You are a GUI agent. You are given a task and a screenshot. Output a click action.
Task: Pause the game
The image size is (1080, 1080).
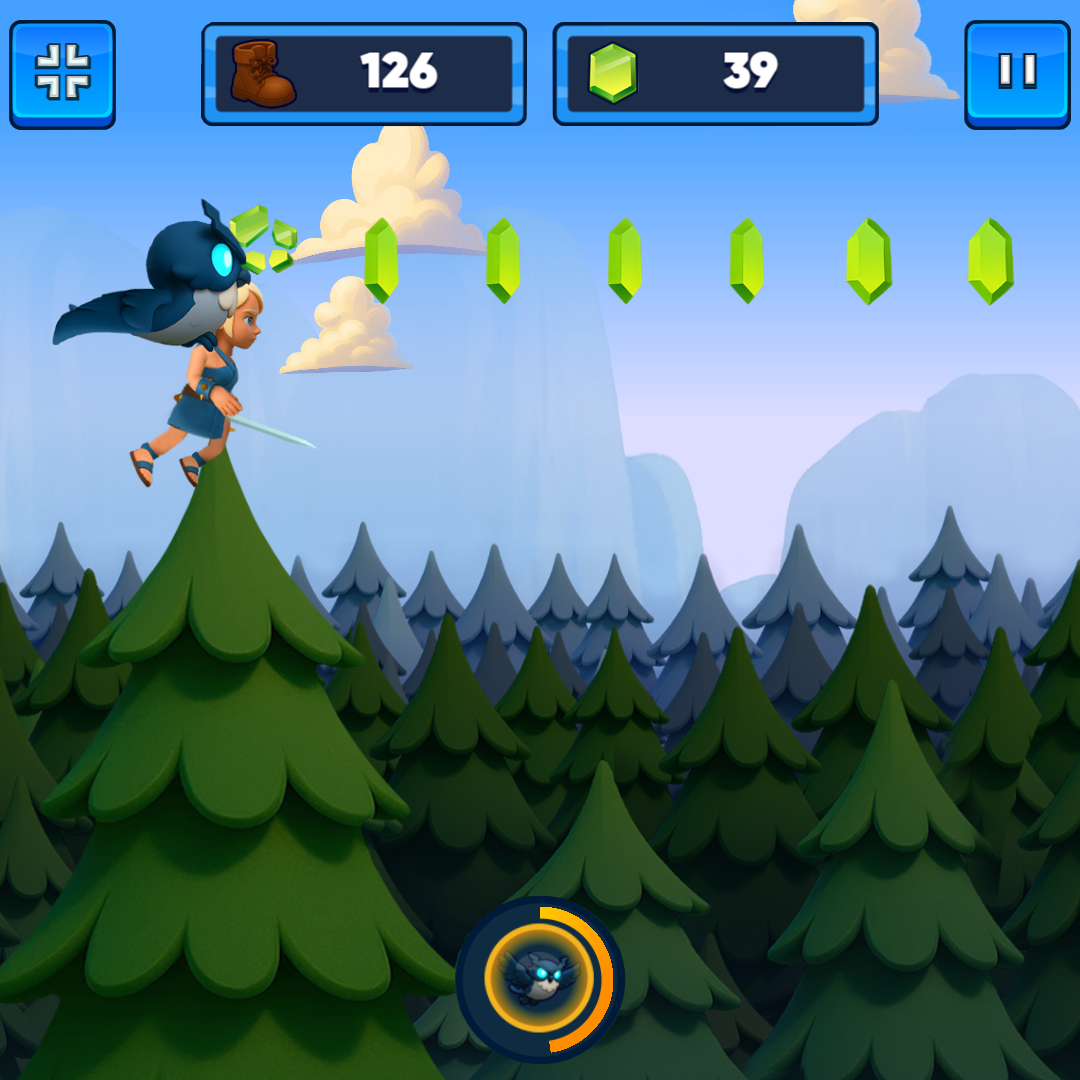coord(1016,74)
